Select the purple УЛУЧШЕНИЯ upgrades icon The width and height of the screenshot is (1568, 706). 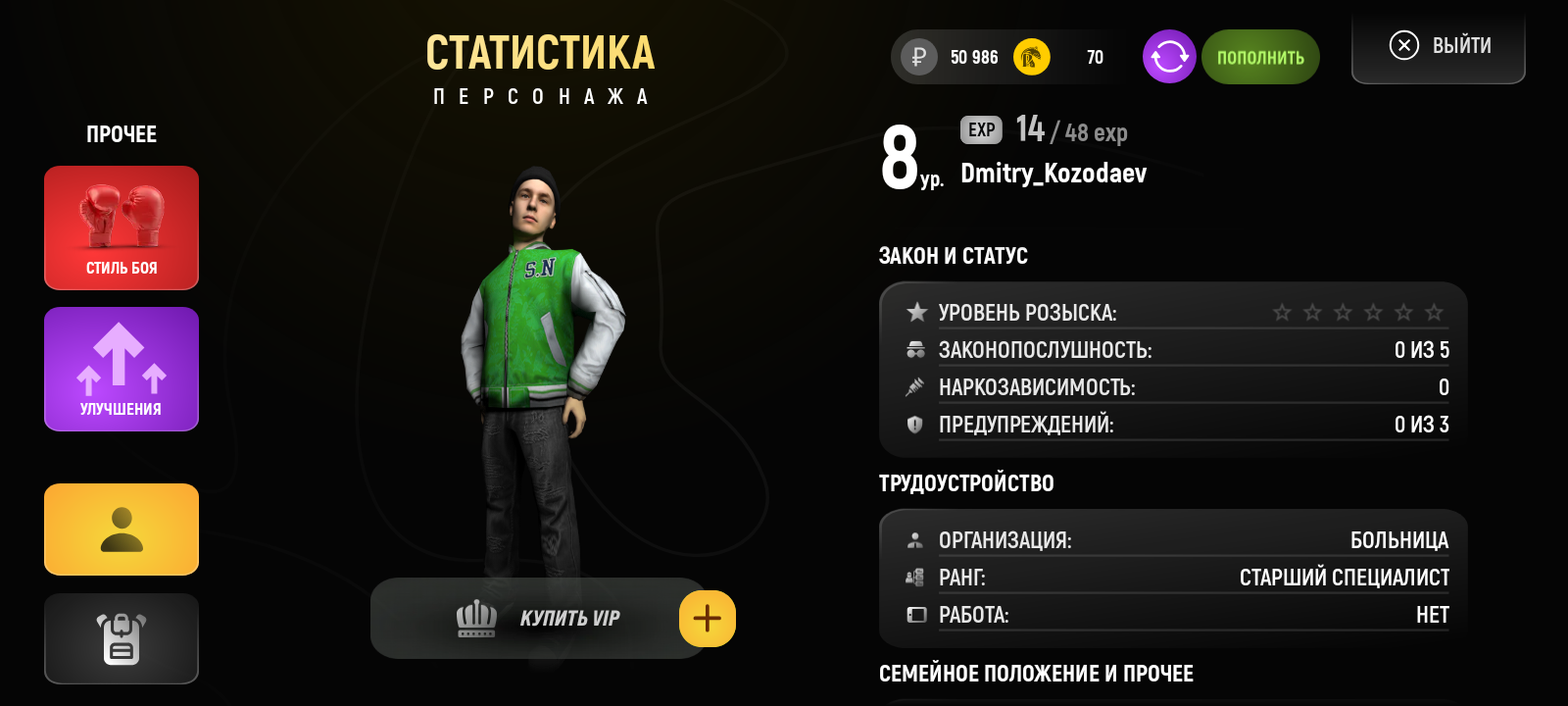121,369
